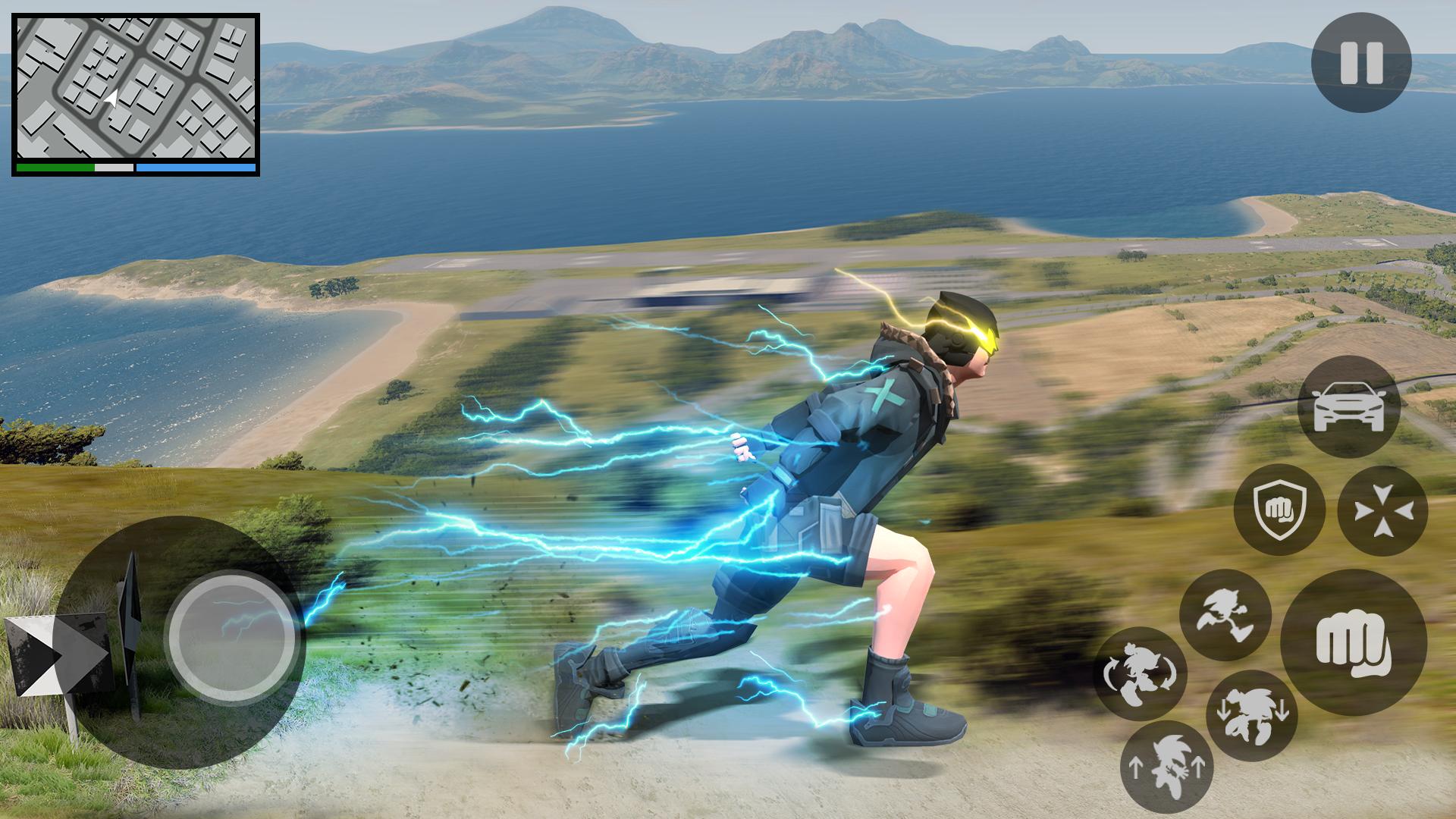This screenshot has height=819, width=1456.
Task: Activate the downward arrows slam ability
Action: [1252, 717]
